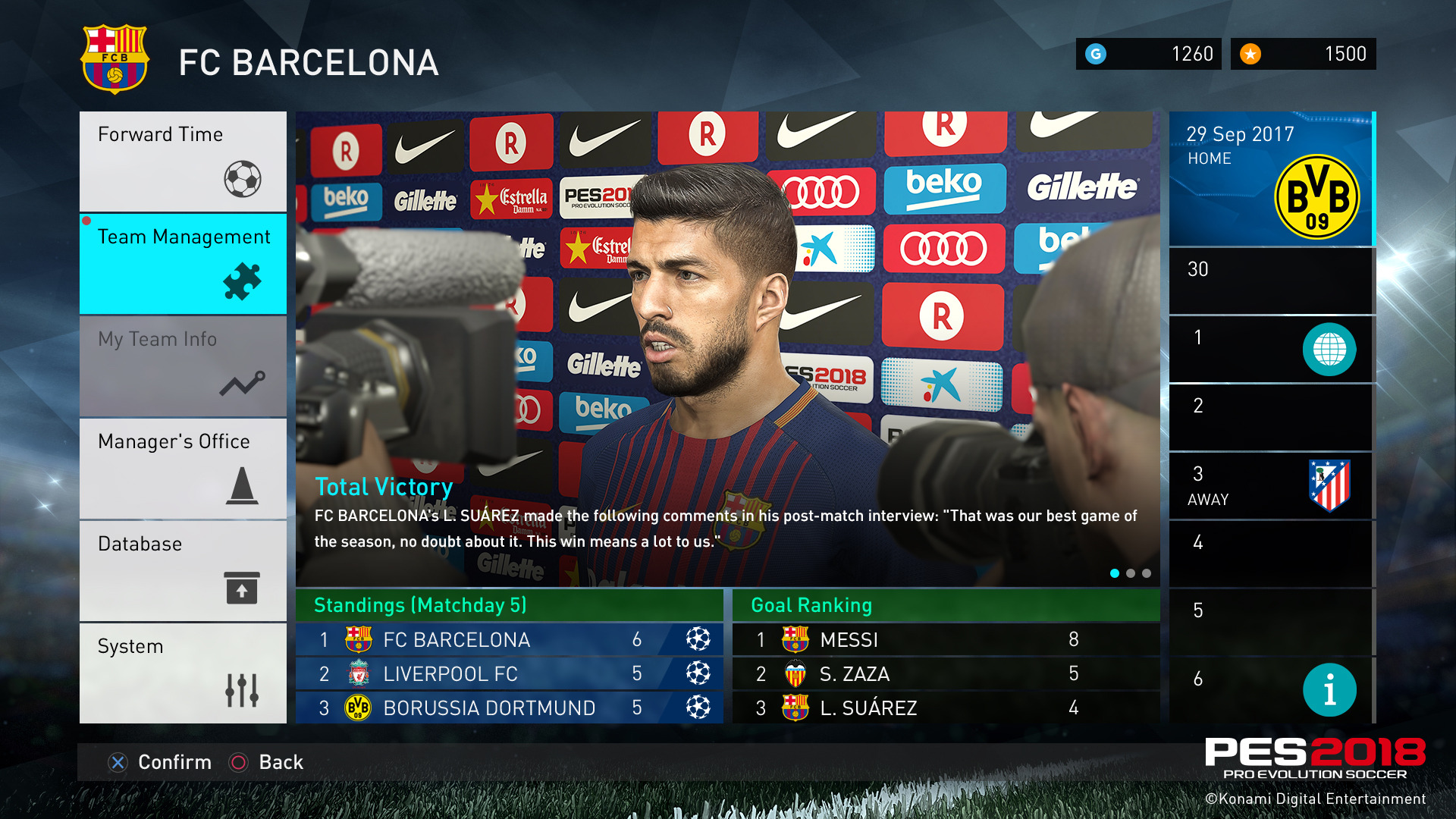Click the info icon on matchday 6

coord(1331,689)
